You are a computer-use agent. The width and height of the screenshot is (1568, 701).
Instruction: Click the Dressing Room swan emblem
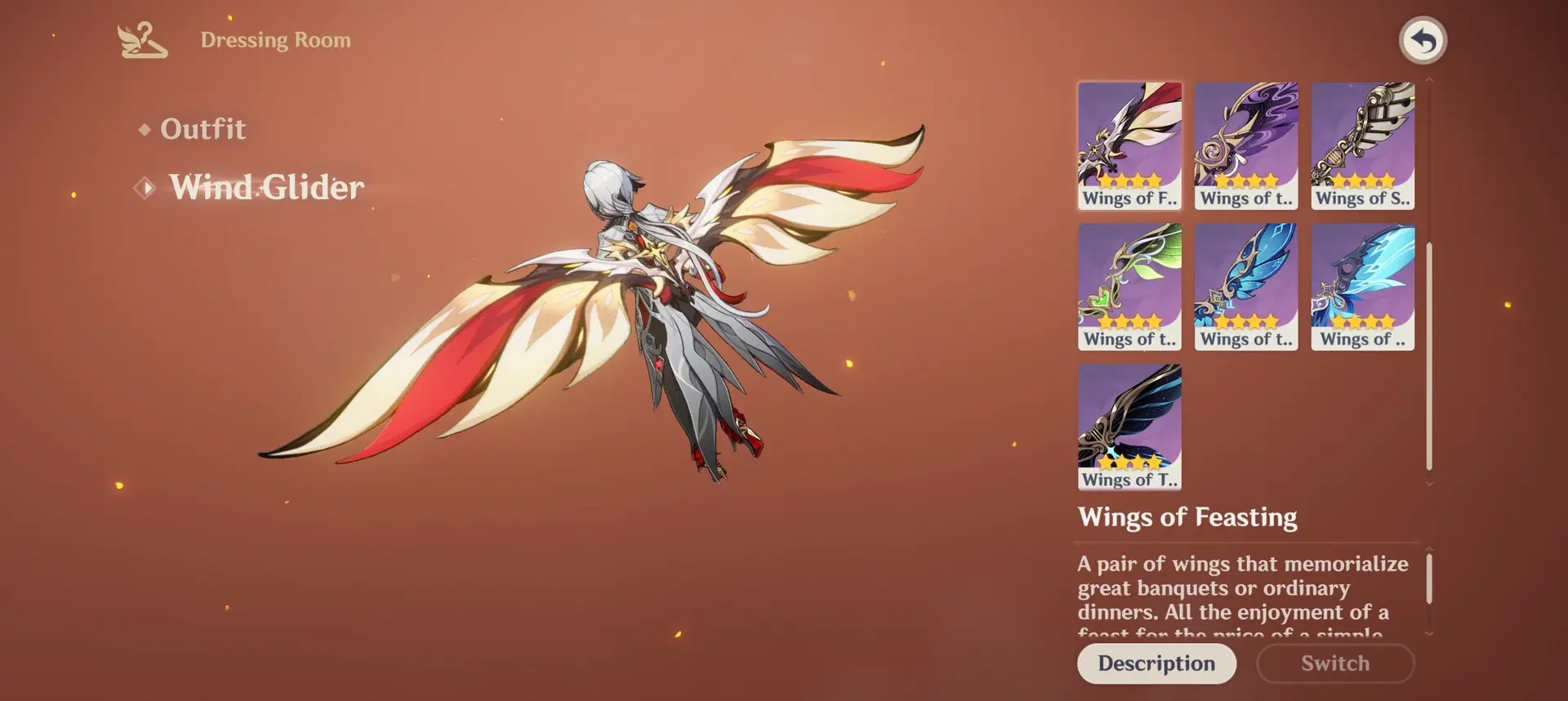click(144, 40)
